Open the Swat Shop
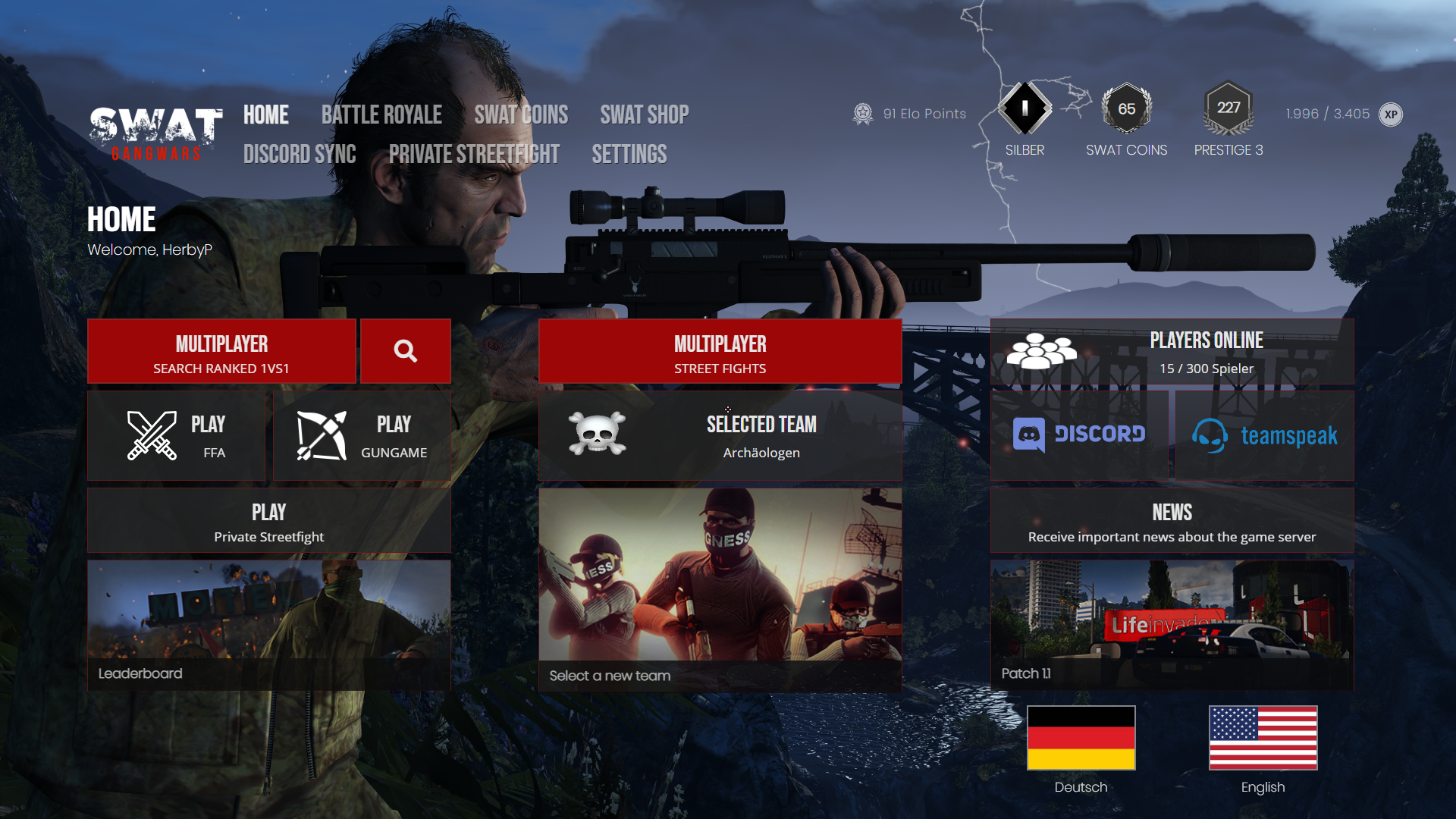The image size is (1456, 819). [x=644, y=115]
